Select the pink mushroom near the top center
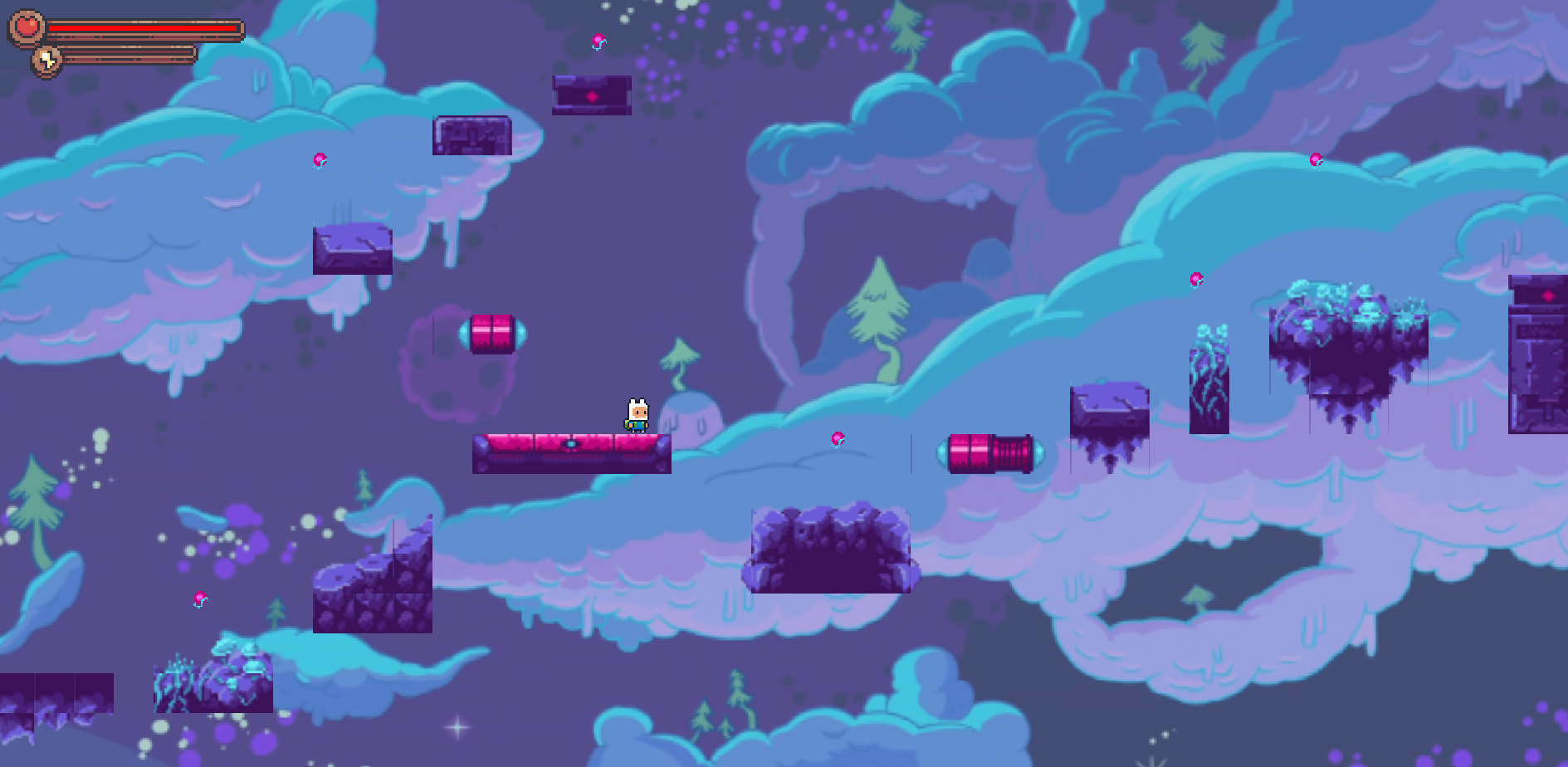Image resolution: width=1568 pixels, height=767 pixels. coord(600,42)
